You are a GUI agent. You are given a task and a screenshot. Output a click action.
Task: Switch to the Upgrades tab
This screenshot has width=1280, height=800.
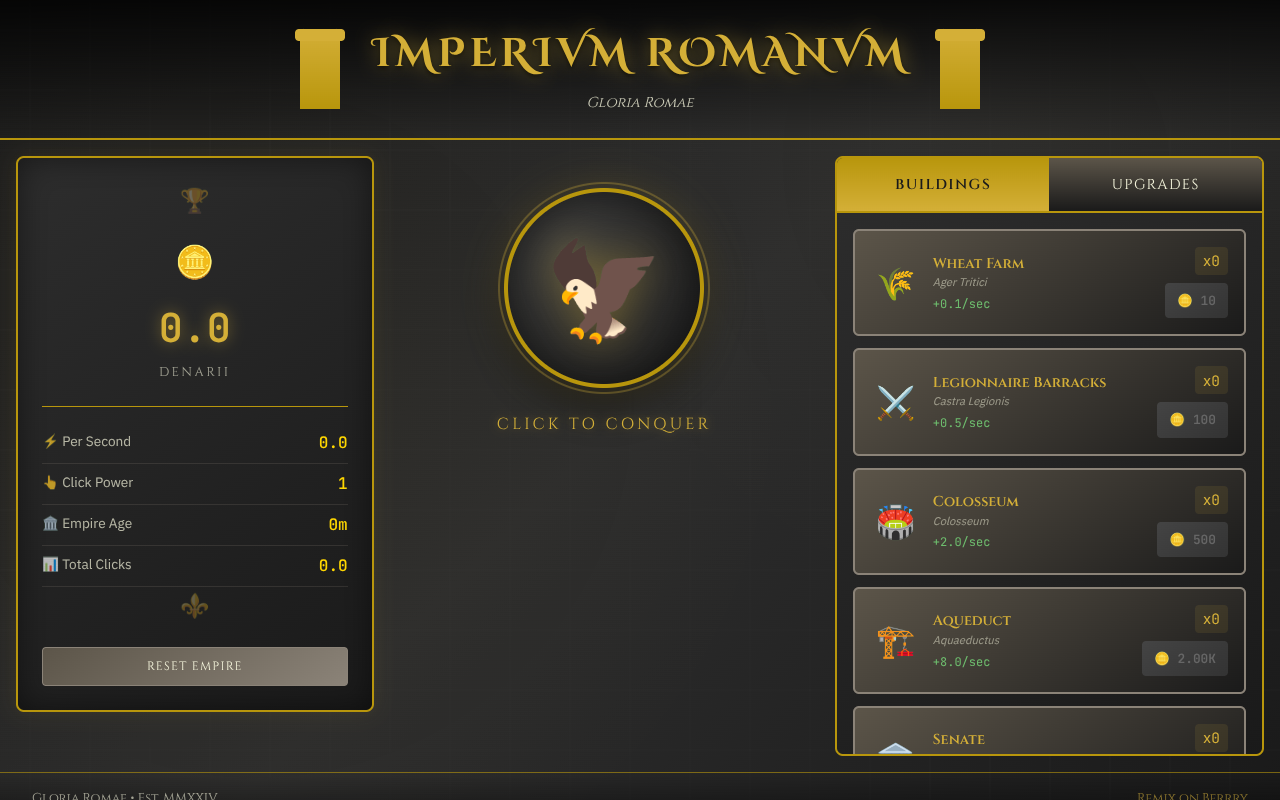[x=1155, y=184]
